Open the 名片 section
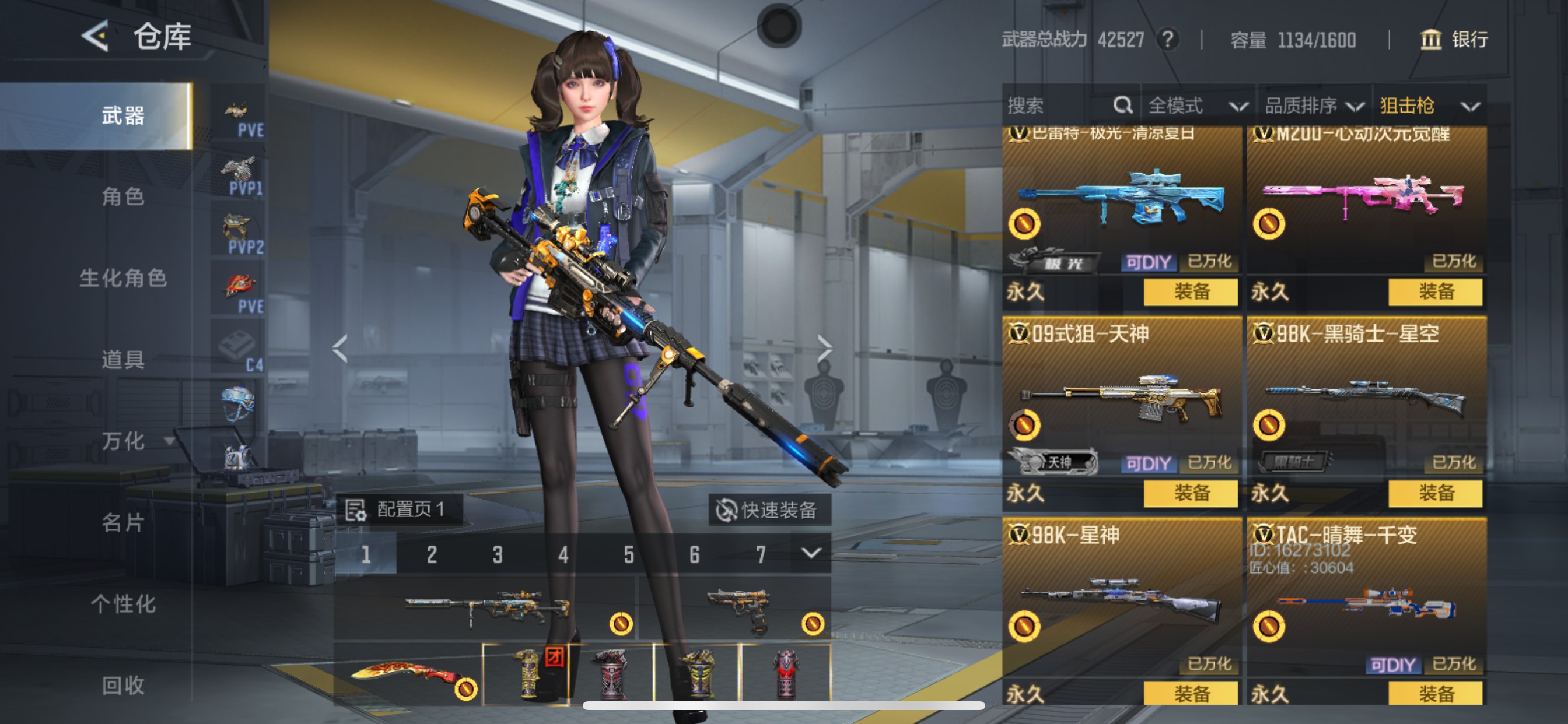 123,522
